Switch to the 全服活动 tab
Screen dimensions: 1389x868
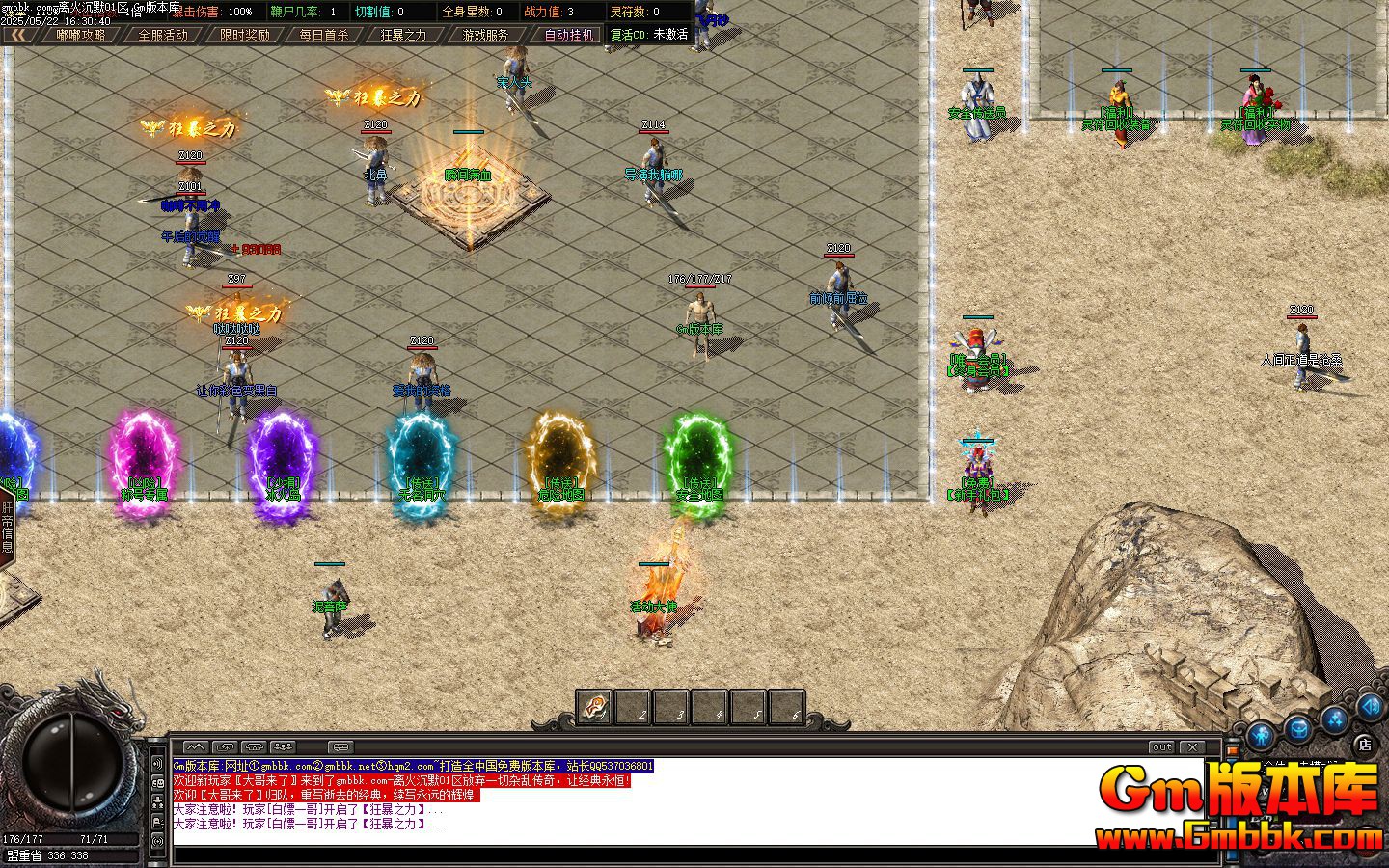[164, 35]
